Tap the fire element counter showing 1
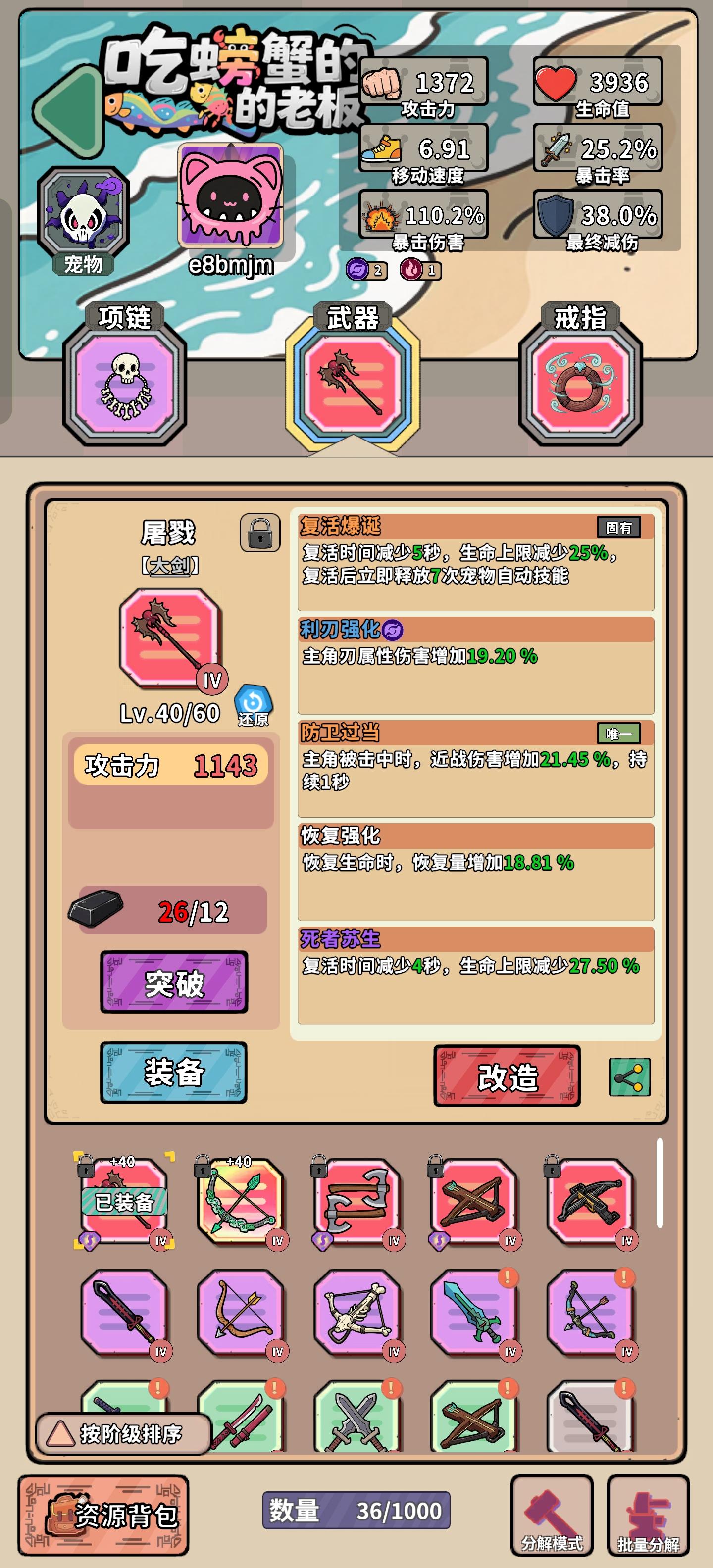Viewport: 713px width, 1568px height. 420,270
